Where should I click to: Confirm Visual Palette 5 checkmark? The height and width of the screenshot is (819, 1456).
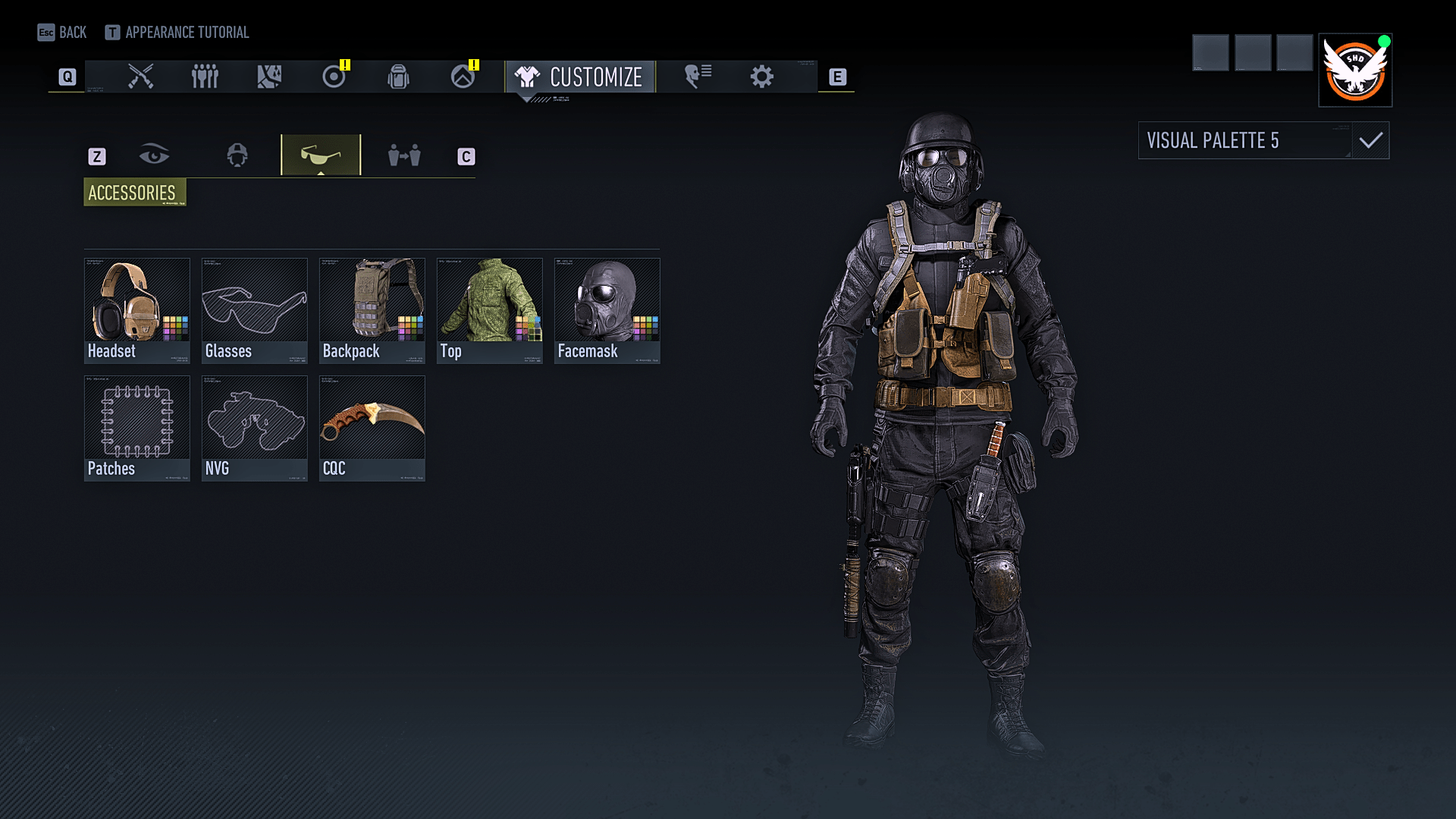1370,140
